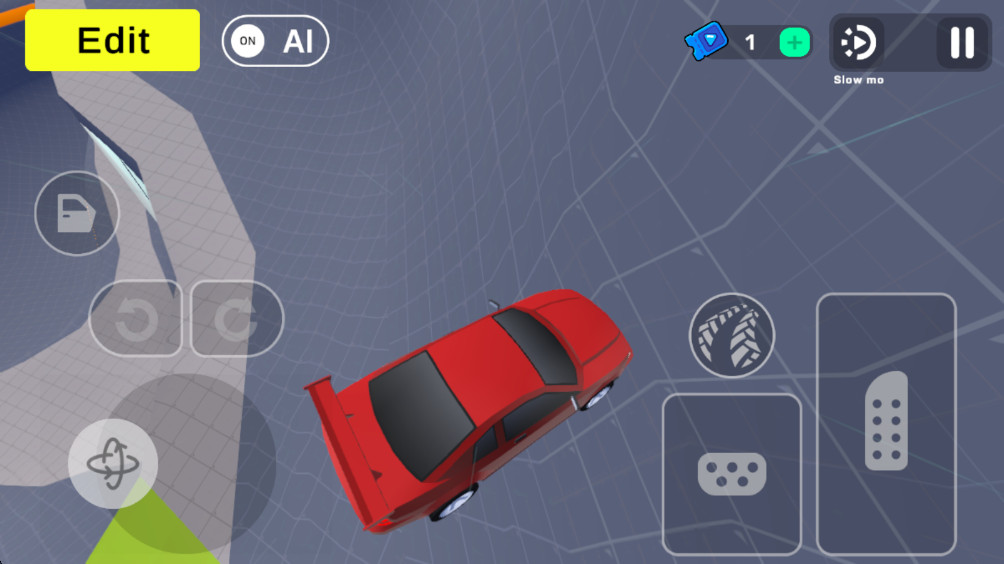The image size is (1004, 564).
Task: Pause the game
Action: coord(962,43)
